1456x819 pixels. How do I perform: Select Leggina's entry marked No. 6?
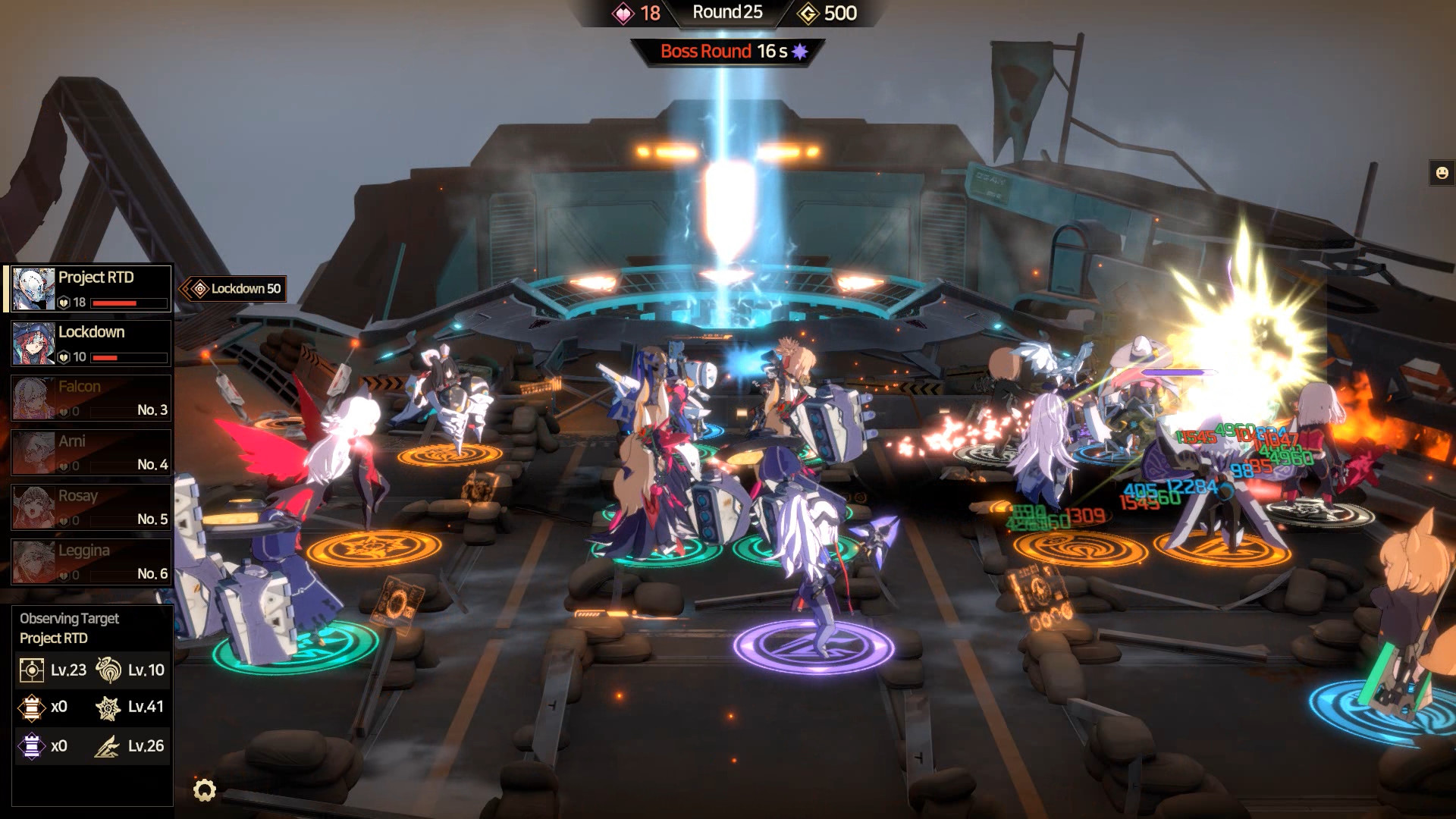pyautogui.click(x=89, y=563)
